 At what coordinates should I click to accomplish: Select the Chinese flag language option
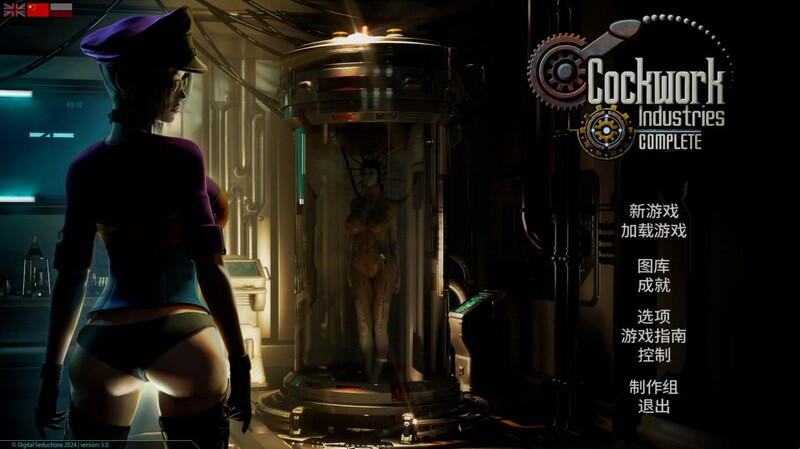38,9
